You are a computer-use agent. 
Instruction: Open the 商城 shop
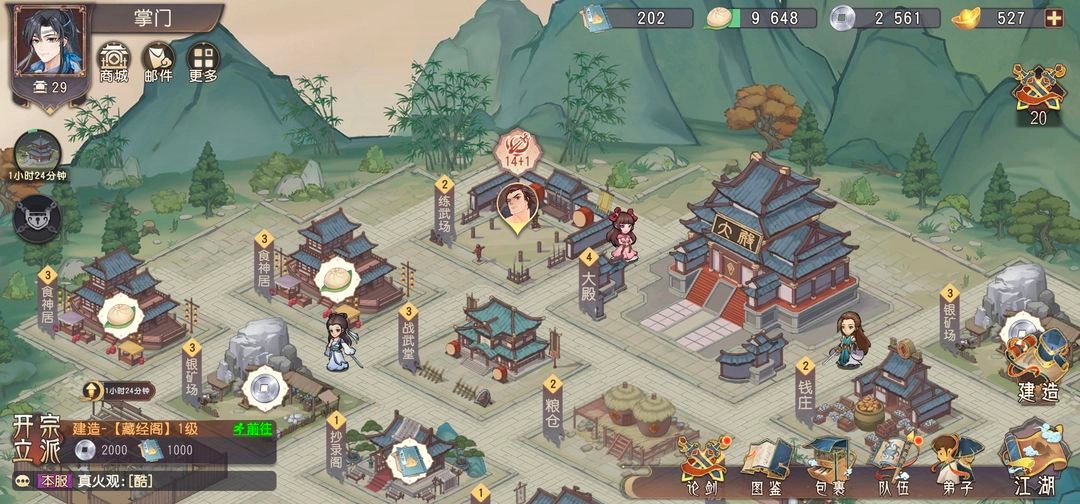[114, 60]
